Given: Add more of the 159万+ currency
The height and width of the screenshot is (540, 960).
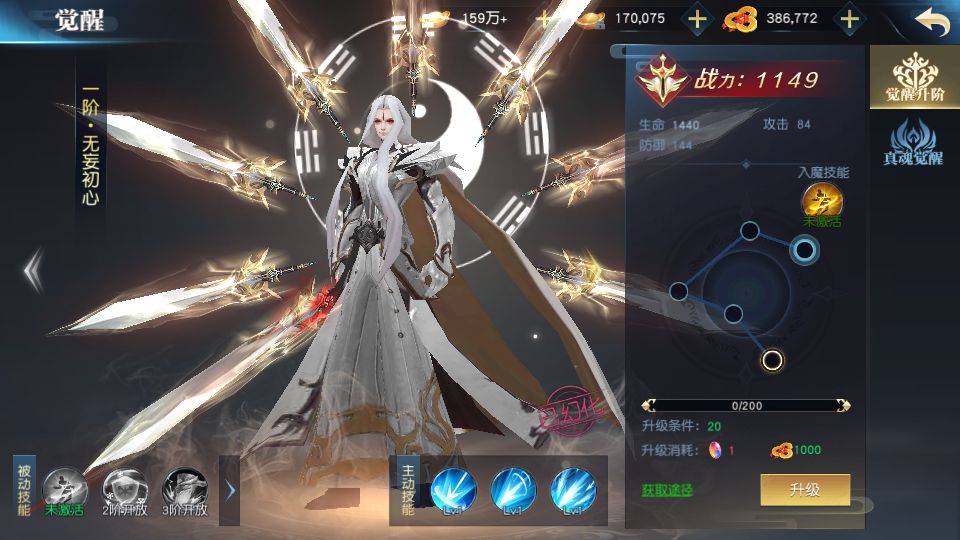Looking at the screenshot, I should coord(543,19).
